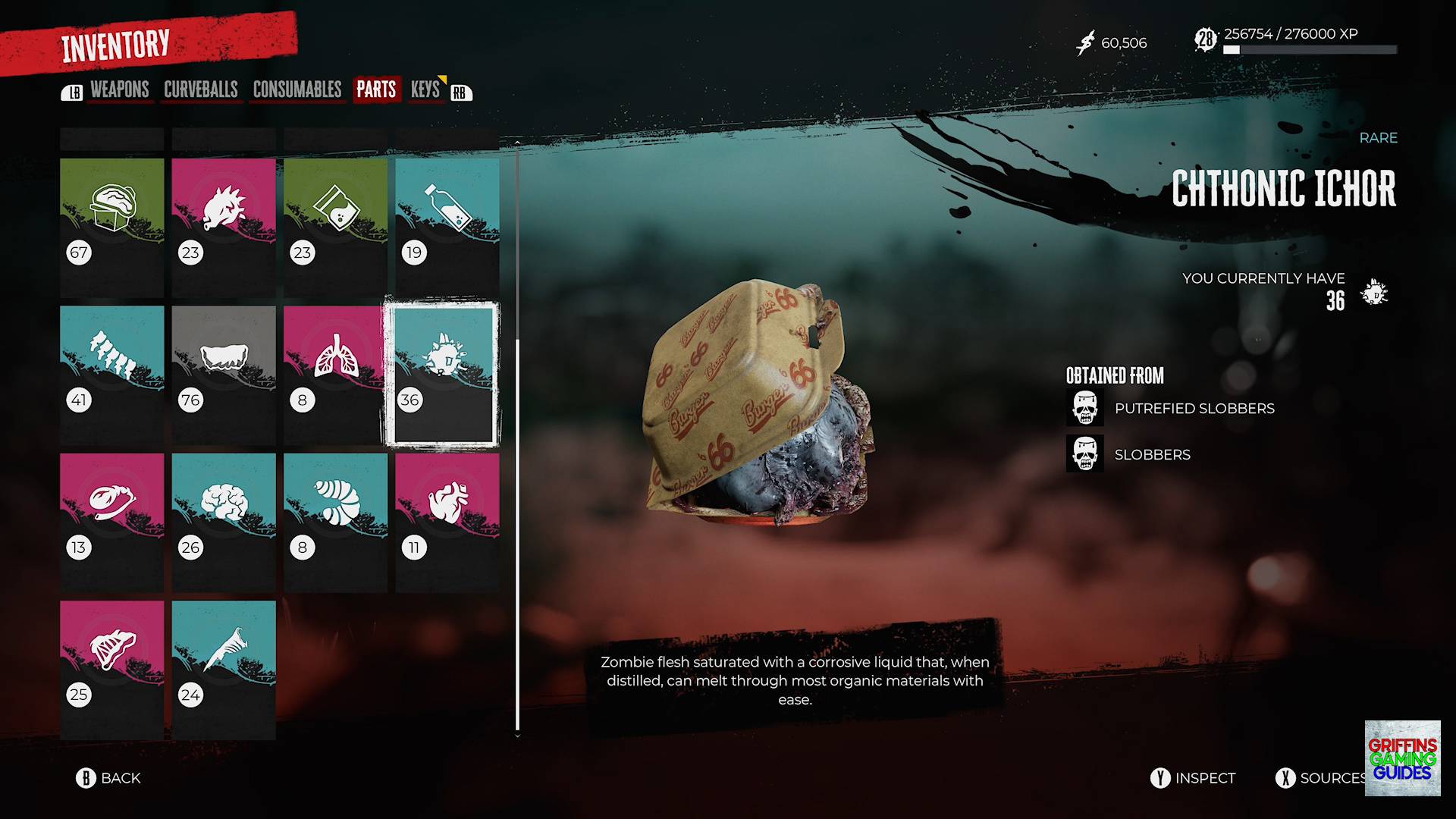Image resolution: width=1456 pixels, height=819 pixels.
Task: Switch to the Keys tab
Action: (425, 90)
